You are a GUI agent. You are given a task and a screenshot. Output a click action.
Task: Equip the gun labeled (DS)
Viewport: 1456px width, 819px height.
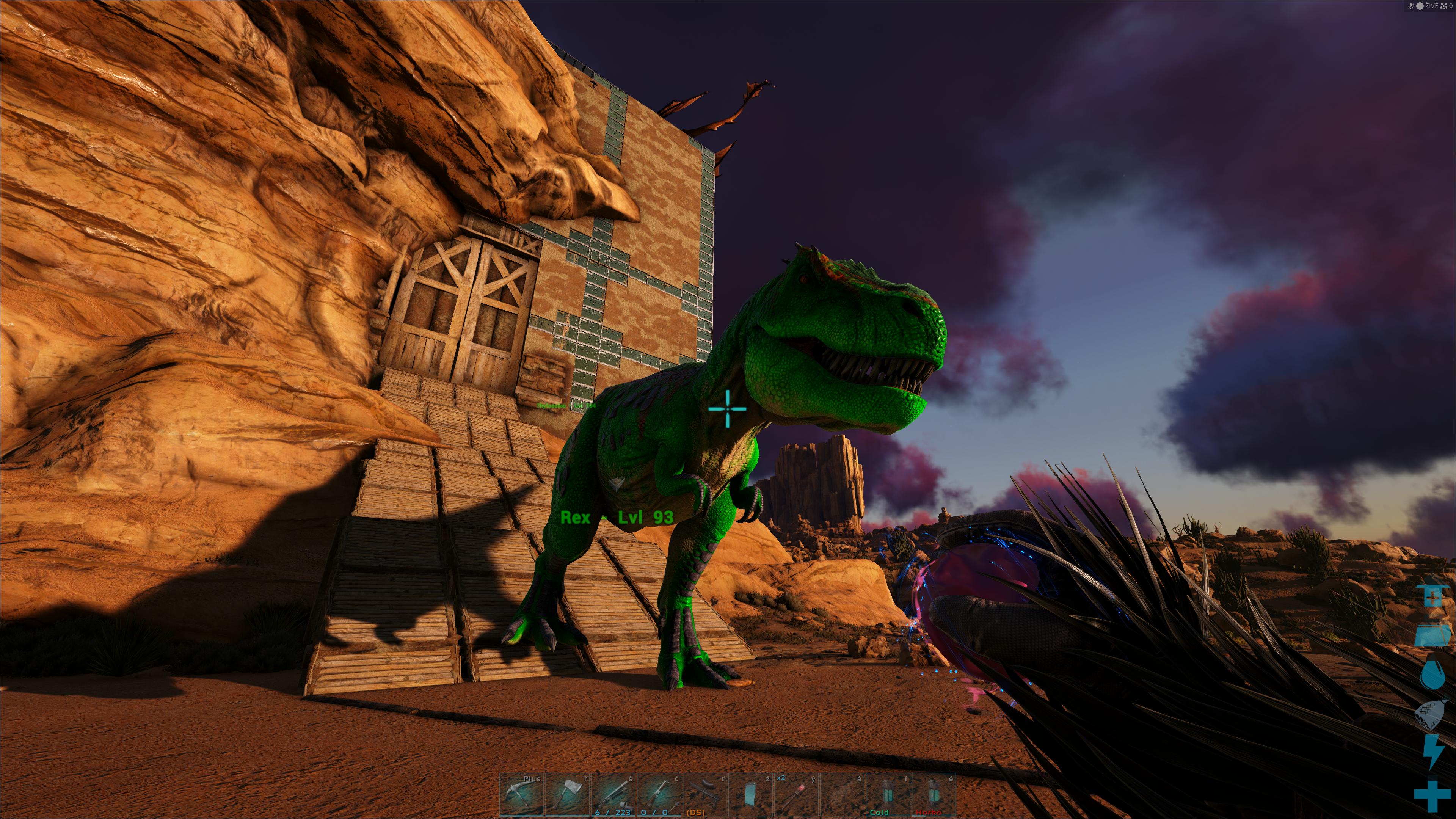(704, 794)
